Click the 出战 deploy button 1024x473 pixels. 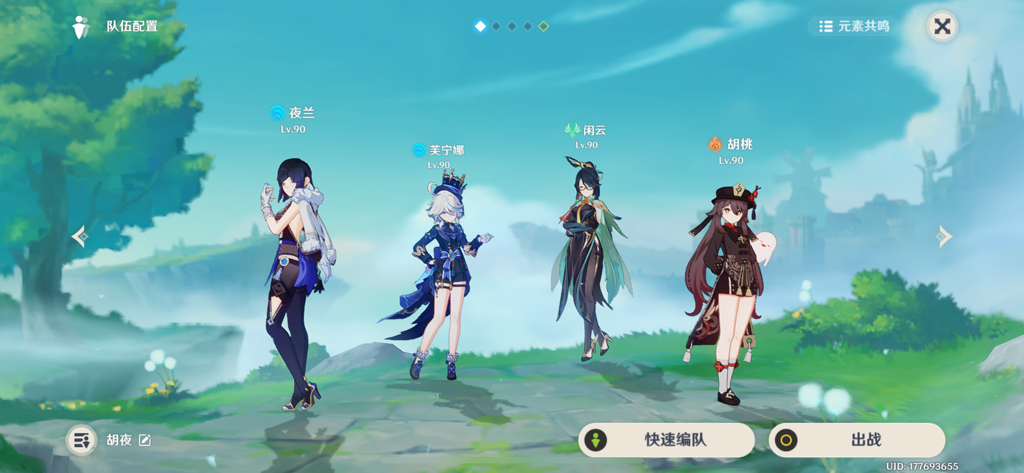click(856, 440)
